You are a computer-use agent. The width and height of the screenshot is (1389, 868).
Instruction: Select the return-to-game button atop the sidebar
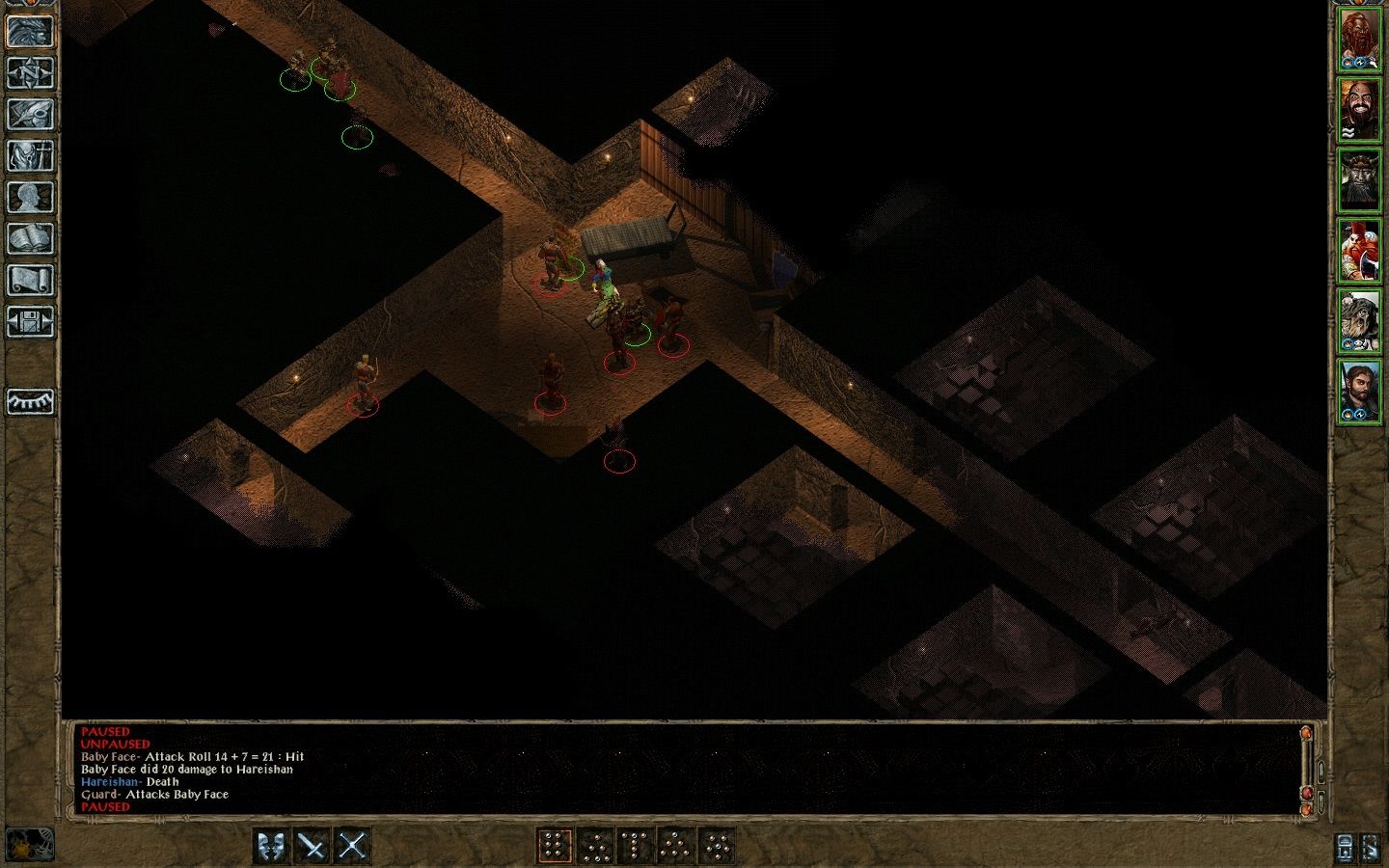pos(30,31)
